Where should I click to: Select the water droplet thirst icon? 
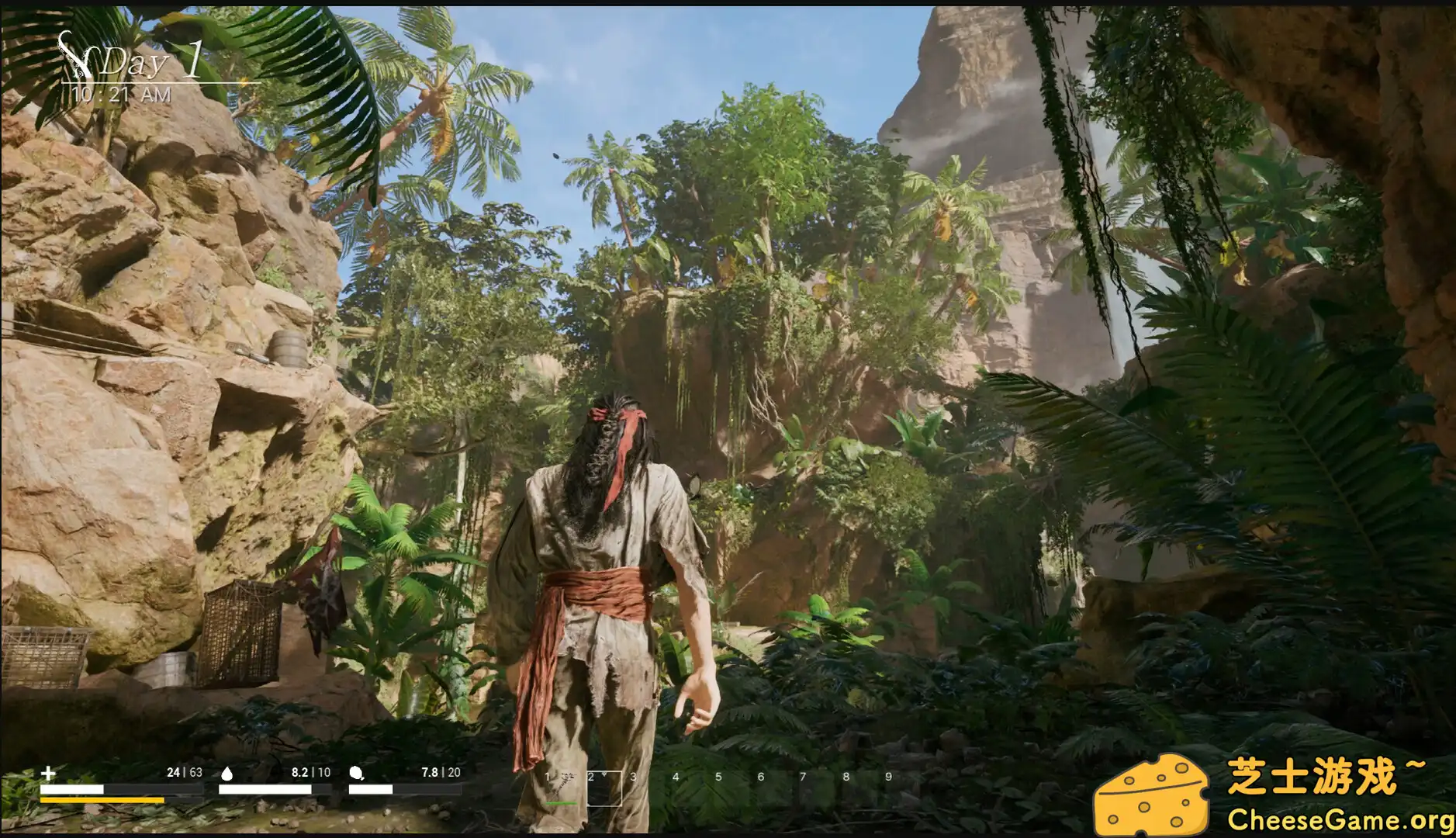click(x=226, y=774)
